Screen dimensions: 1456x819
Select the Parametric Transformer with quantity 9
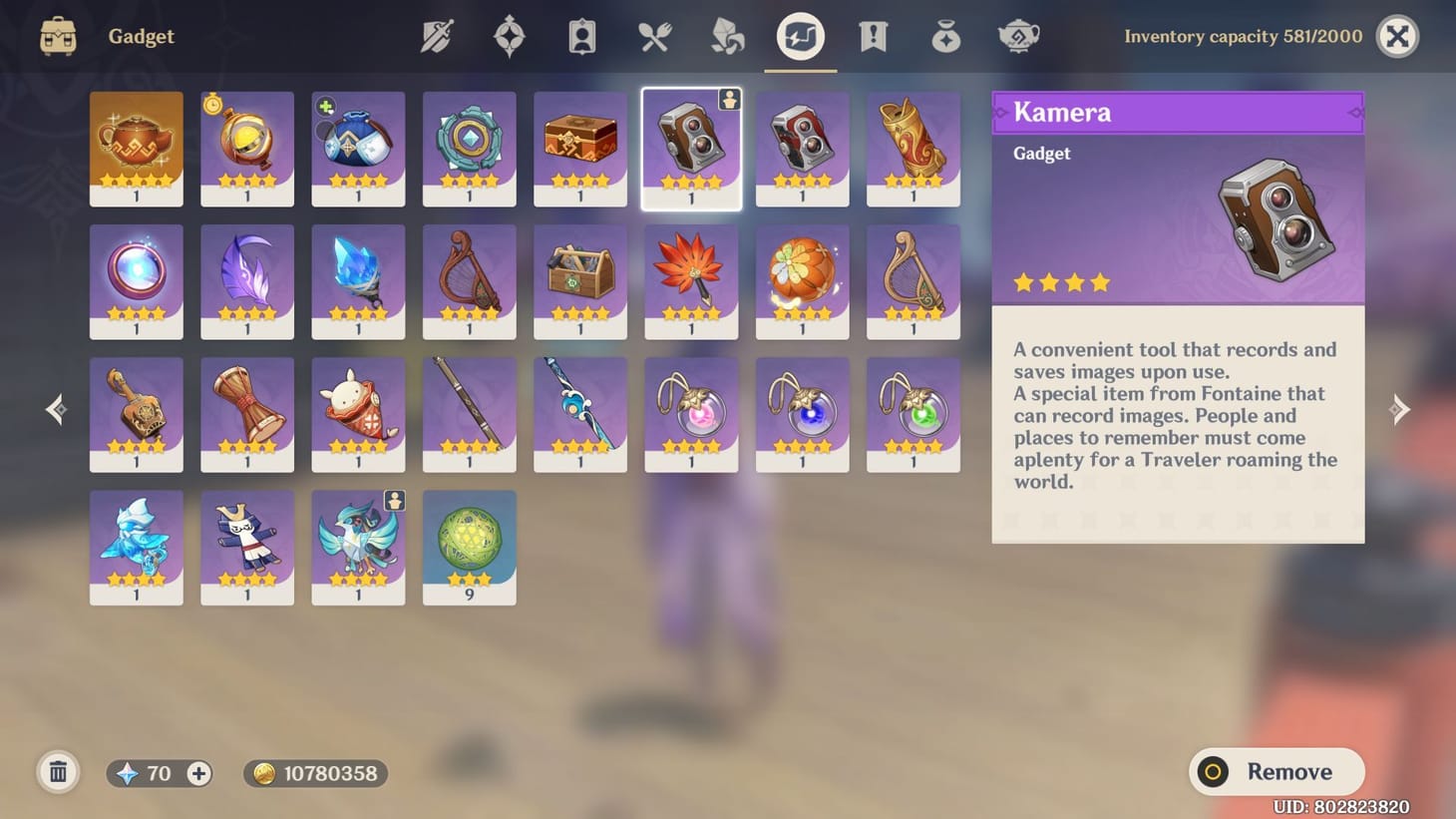469,547
